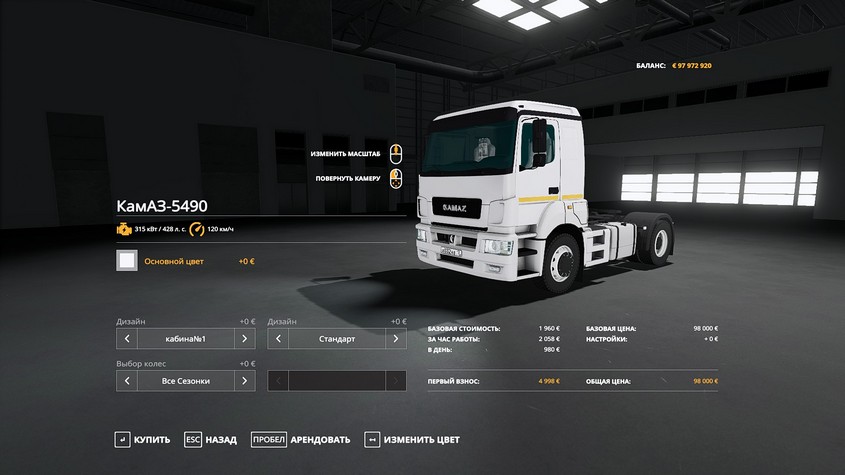
Task: Go back with the Назад button
Action: 211,439
